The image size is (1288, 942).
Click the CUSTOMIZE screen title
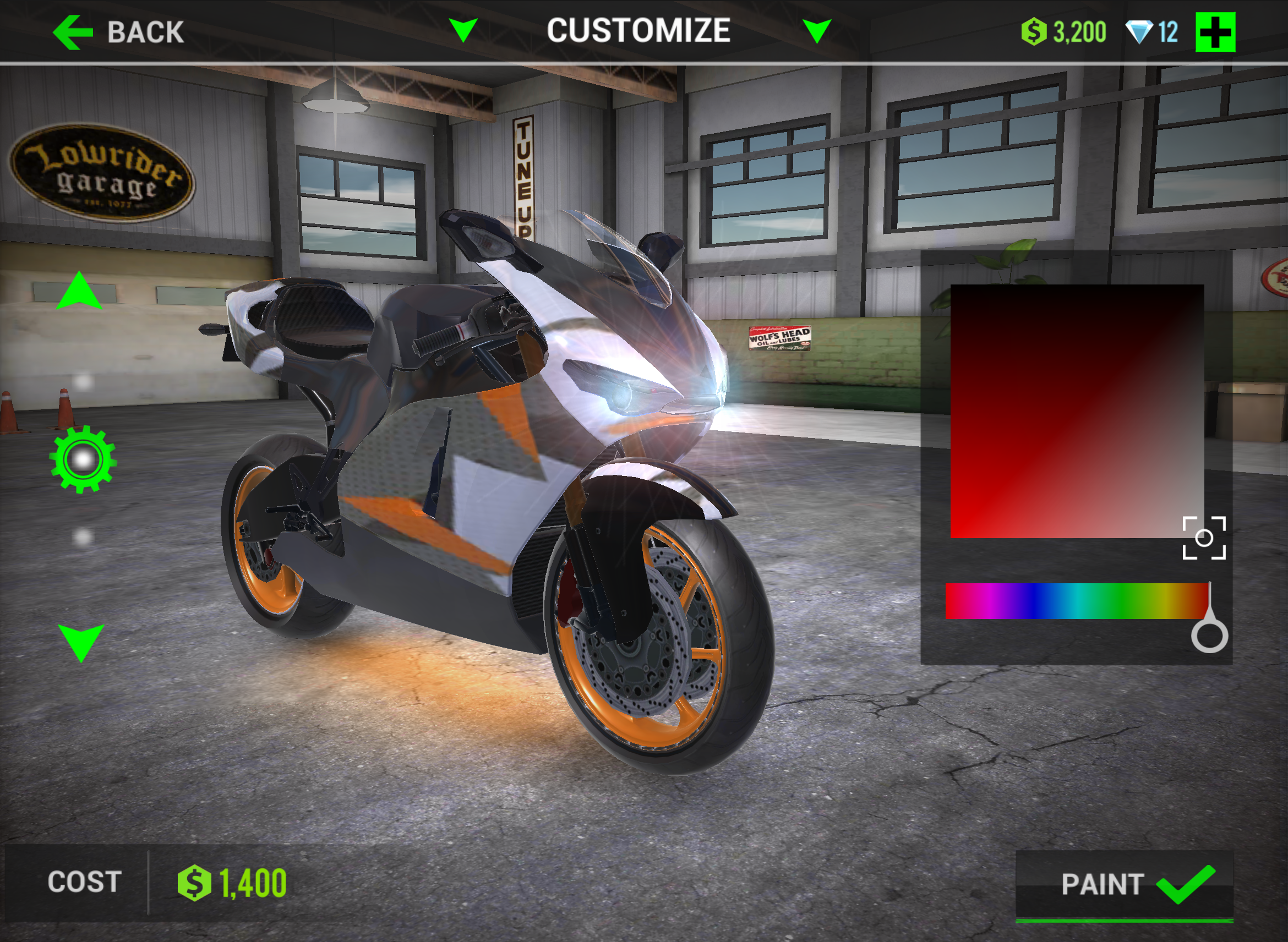(x=640, y=30)
